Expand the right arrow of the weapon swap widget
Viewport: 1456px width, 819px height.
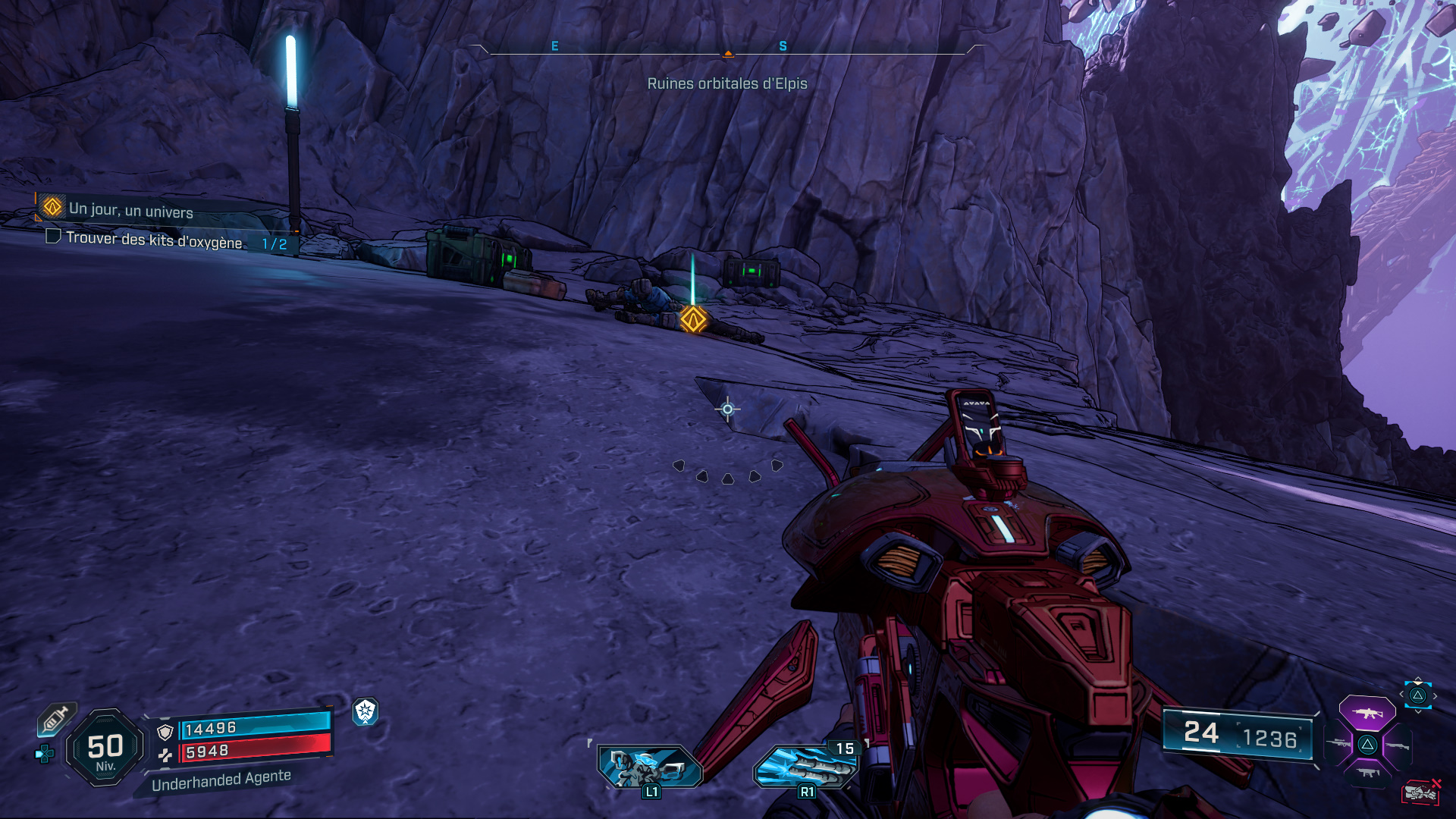click(1436, 695)
